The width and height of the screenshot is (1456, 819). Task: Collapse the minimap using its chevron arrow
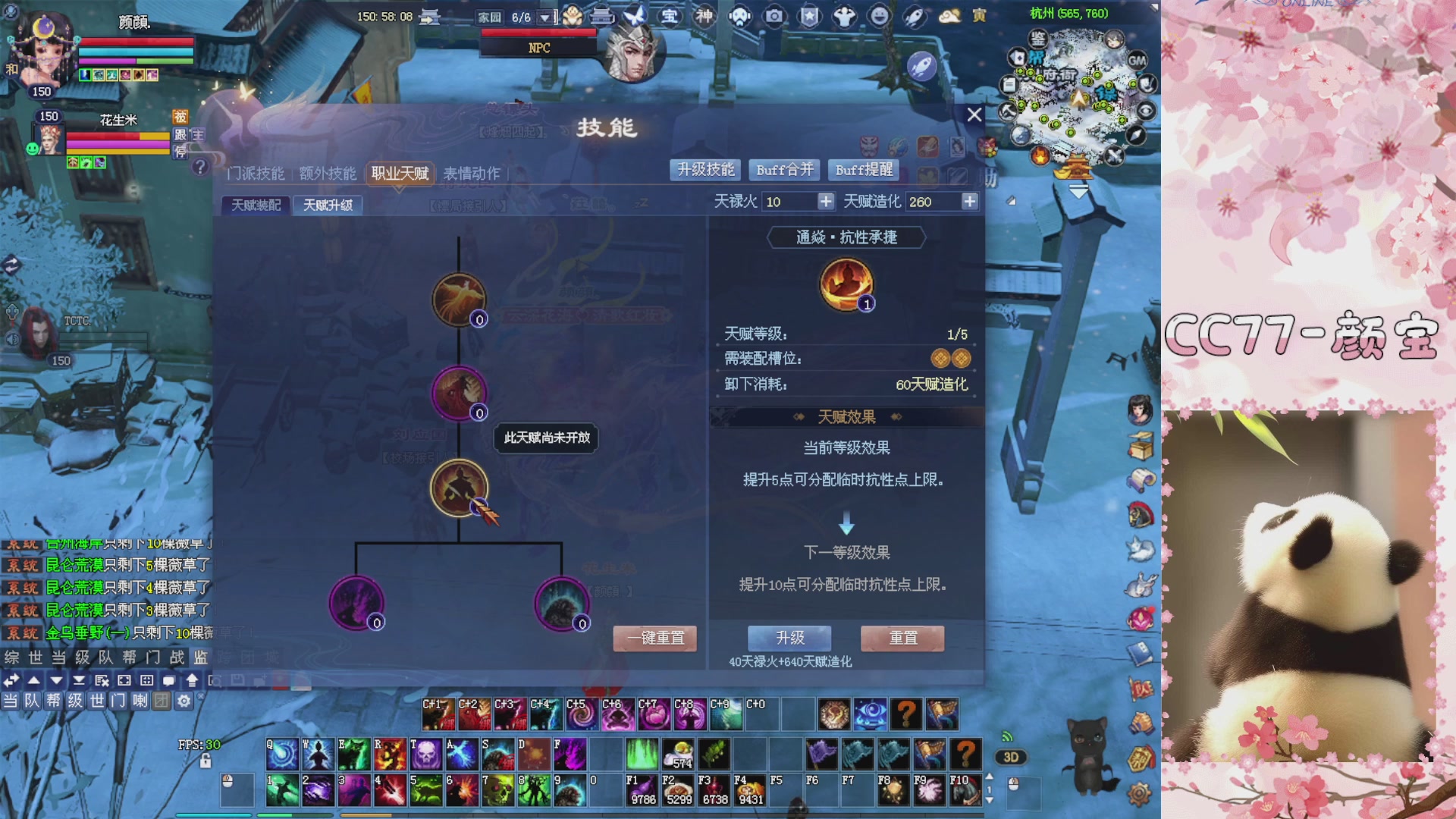point(1077,190)
